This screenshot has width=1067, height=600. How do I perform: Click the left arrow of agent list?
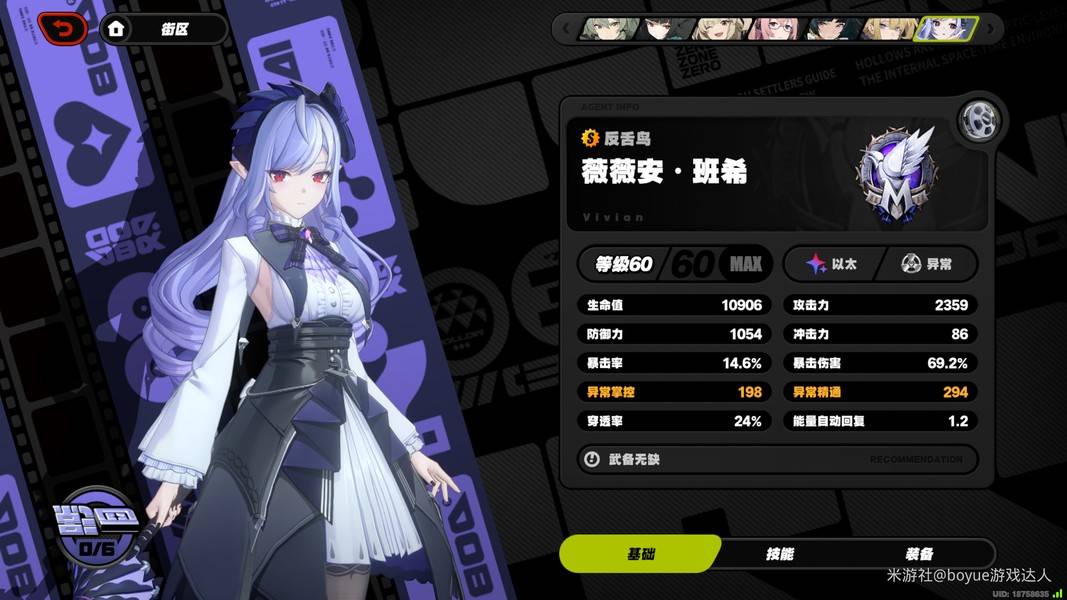567,28
